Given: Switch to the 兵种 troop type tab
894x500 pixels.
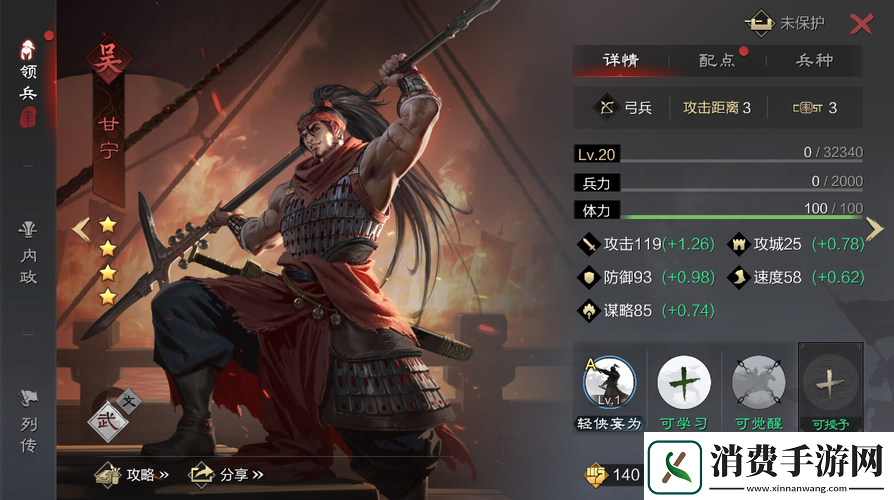Looking at the screenshot, I should (814, 60).
